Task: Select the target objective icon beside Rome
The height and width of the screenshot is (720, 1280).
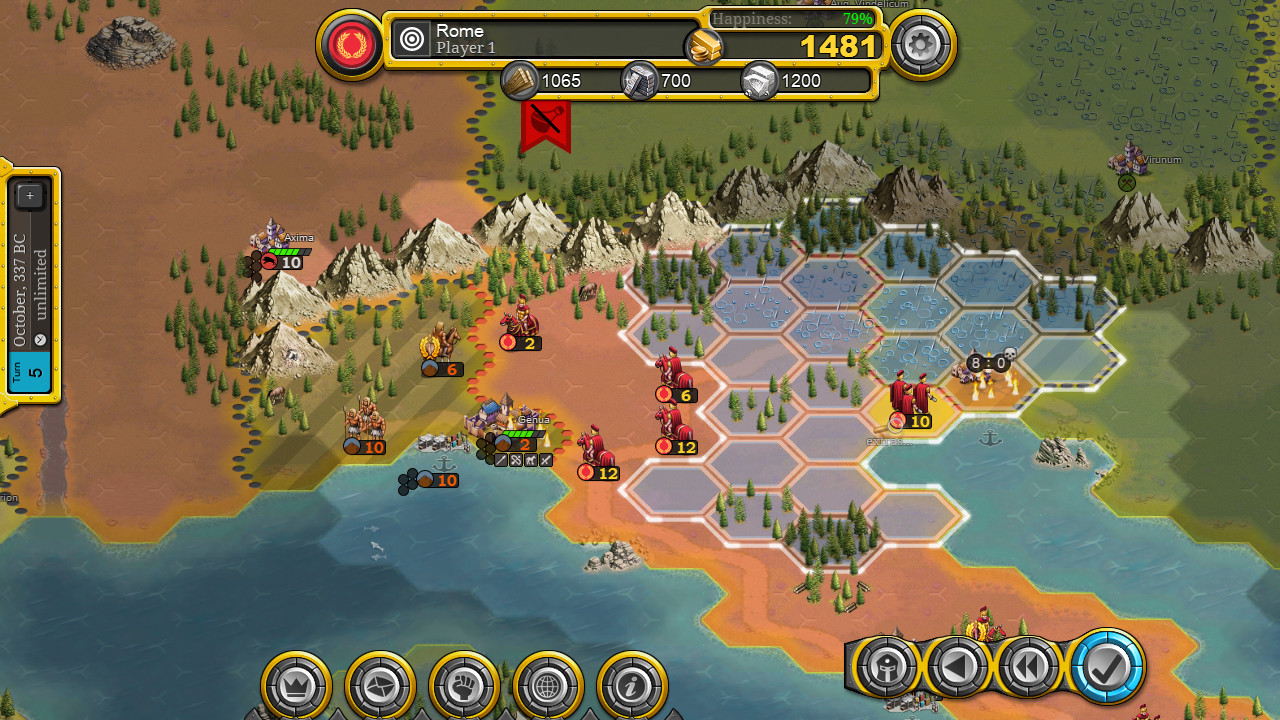Action: (412, 39)
